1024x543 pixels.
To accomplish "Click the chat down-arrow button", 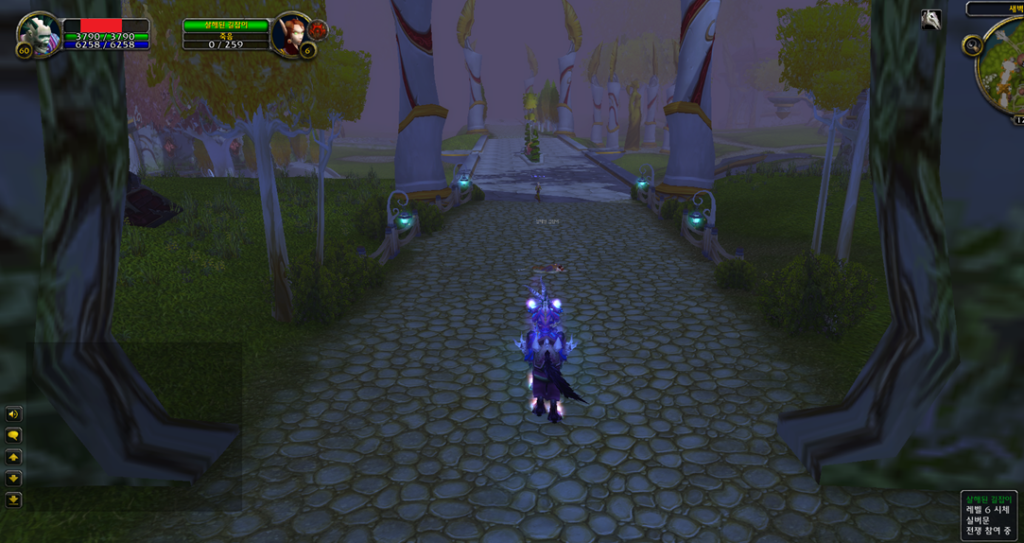I will [14, 478].
